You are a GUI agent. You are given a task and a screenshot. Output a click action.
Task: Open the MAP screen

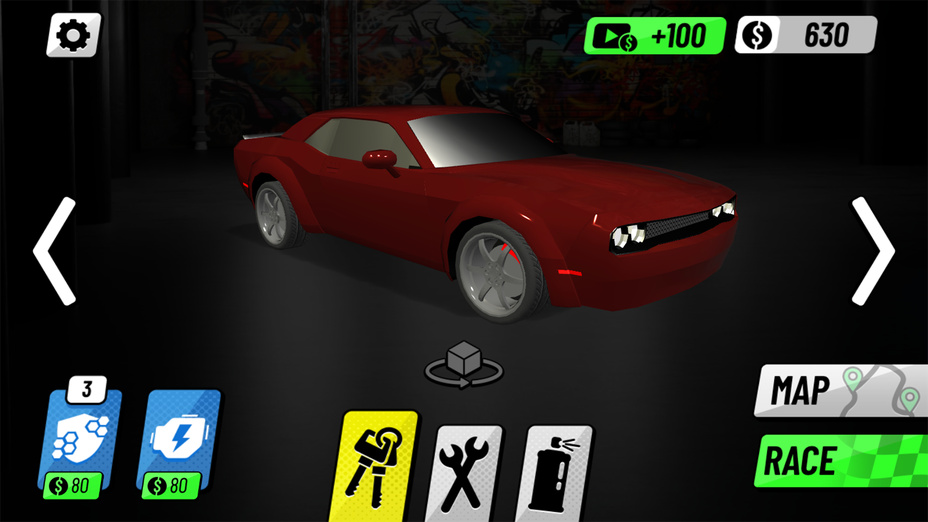tap(840, 391)
